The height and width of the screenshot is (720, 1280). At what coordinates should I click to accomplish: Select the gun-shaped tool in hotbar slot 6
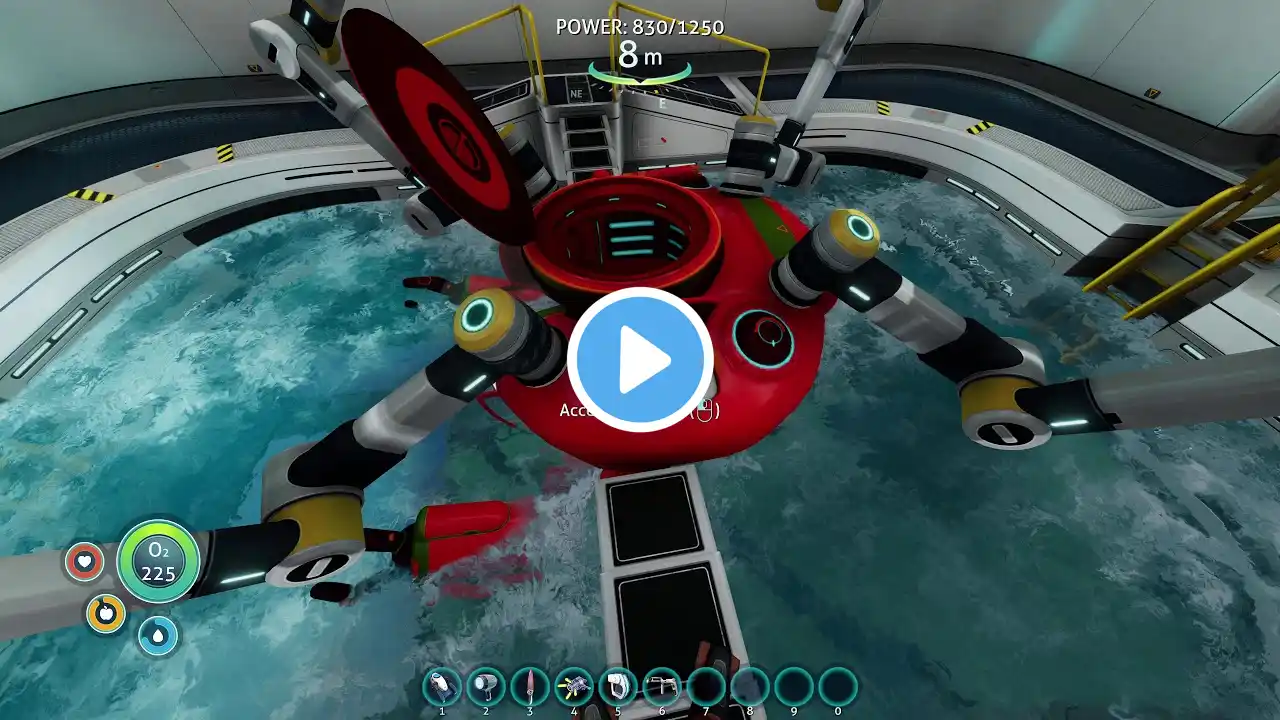(662, 687)
